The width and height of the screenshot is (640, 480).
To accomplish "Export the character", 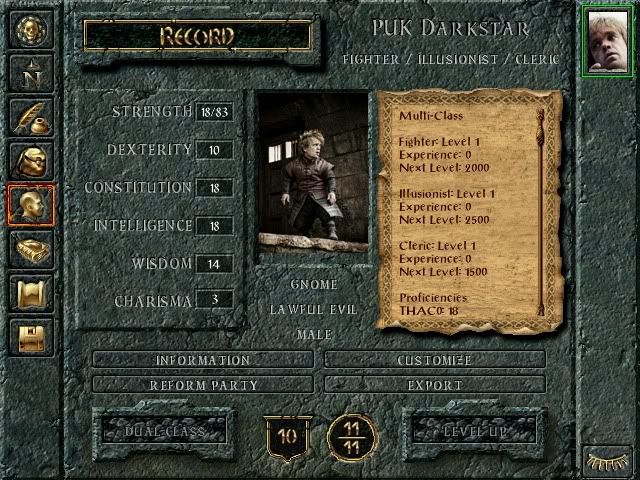I will tap(434, 385).
